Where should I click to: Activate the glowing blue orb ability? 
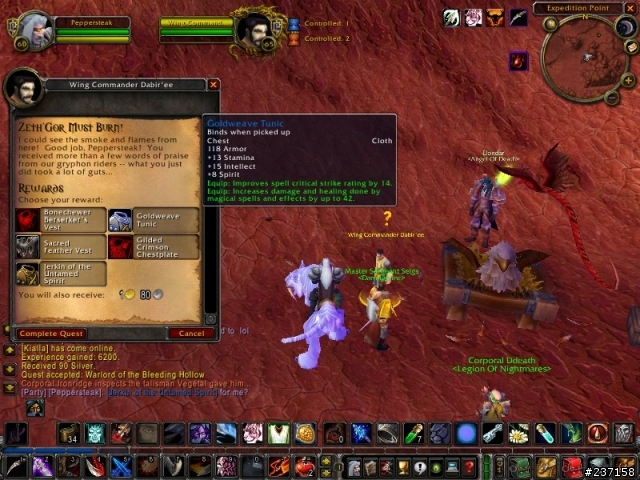coord(466,433)
